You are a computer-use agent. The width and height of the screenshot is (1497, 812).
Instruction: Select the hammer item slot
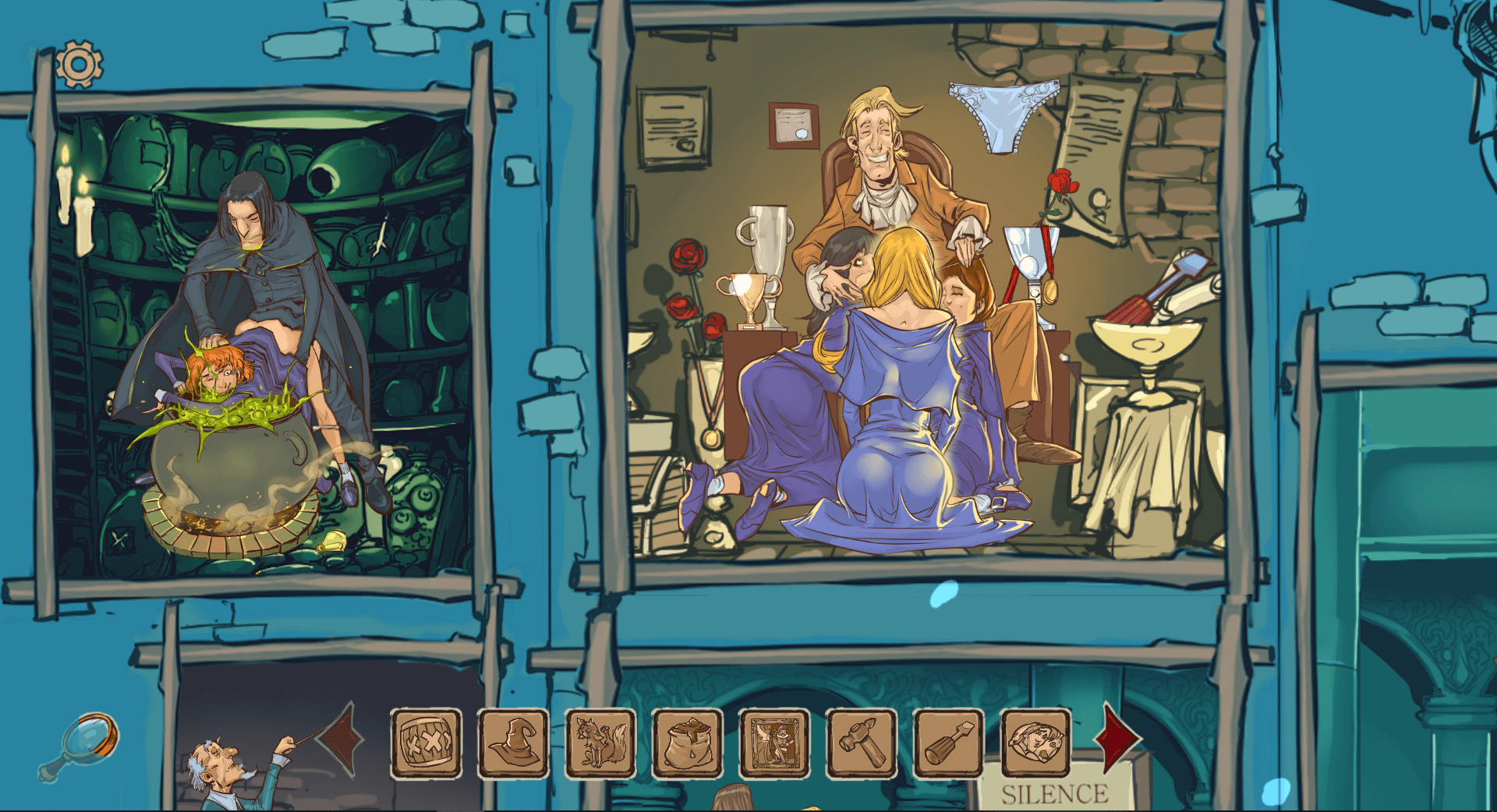click(861, 743)
